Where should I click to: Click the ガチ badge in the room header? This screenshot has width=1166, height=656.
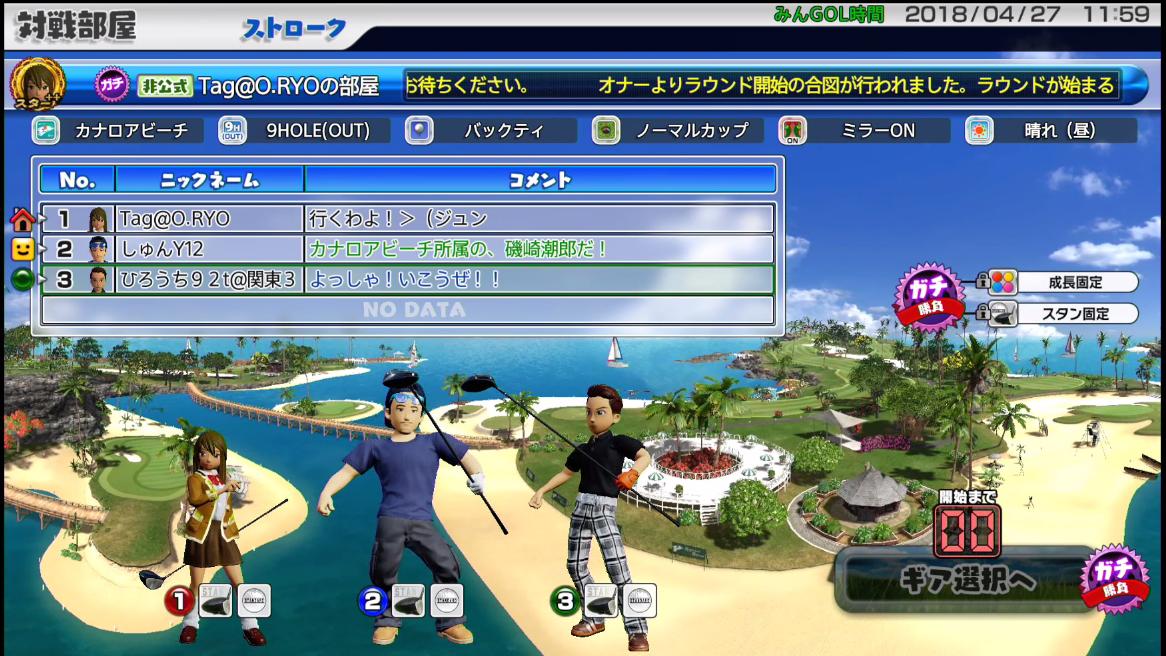click(112, 85)
